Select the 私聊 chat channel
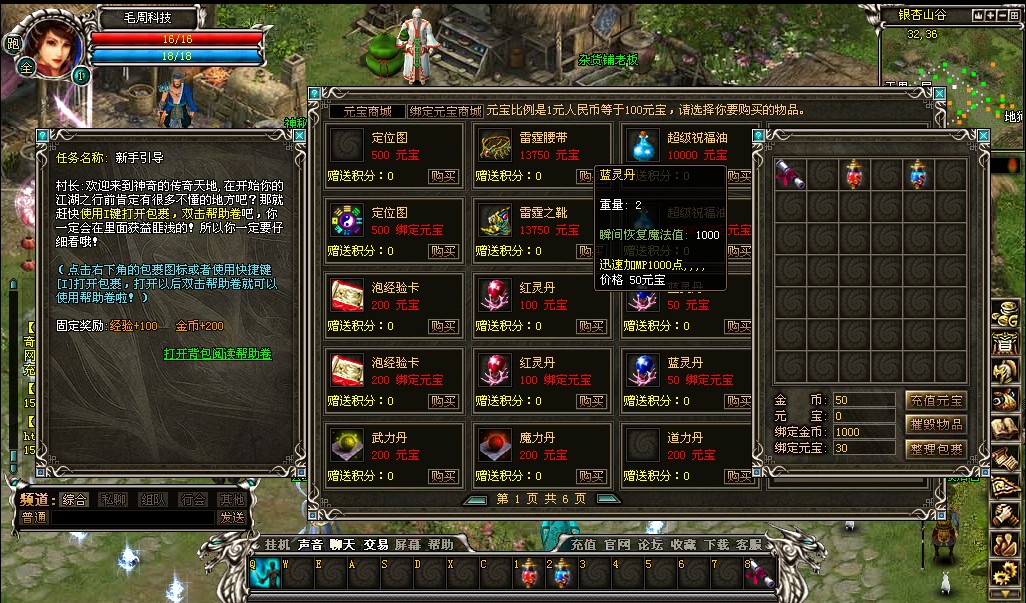Image resolution: width=1026 pixels, height=603 pixels. click(113, 499)
